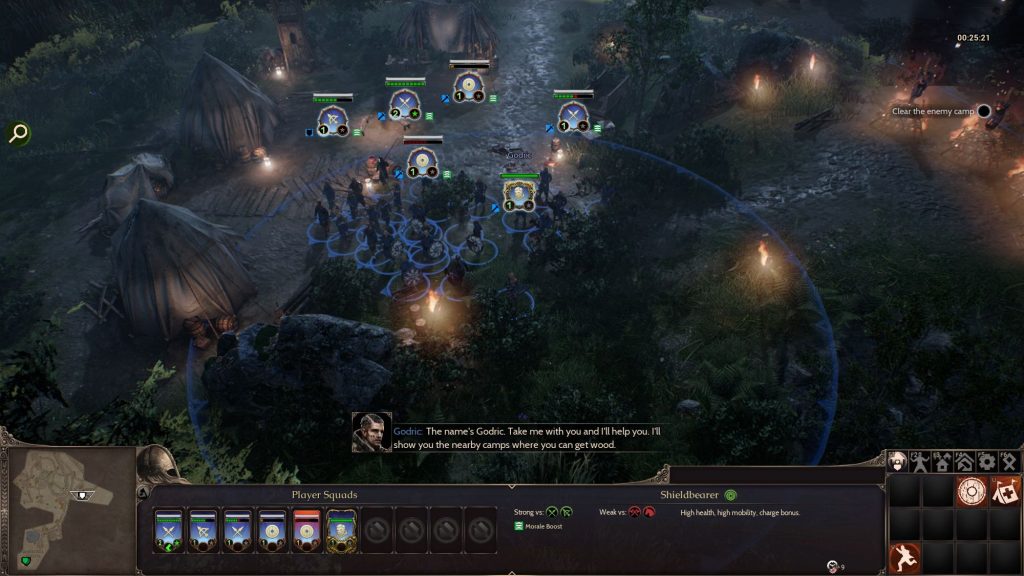The image size is (1024, 576).
Task: Click the Shieldbearer class emblem
Action: pos(731,494)
